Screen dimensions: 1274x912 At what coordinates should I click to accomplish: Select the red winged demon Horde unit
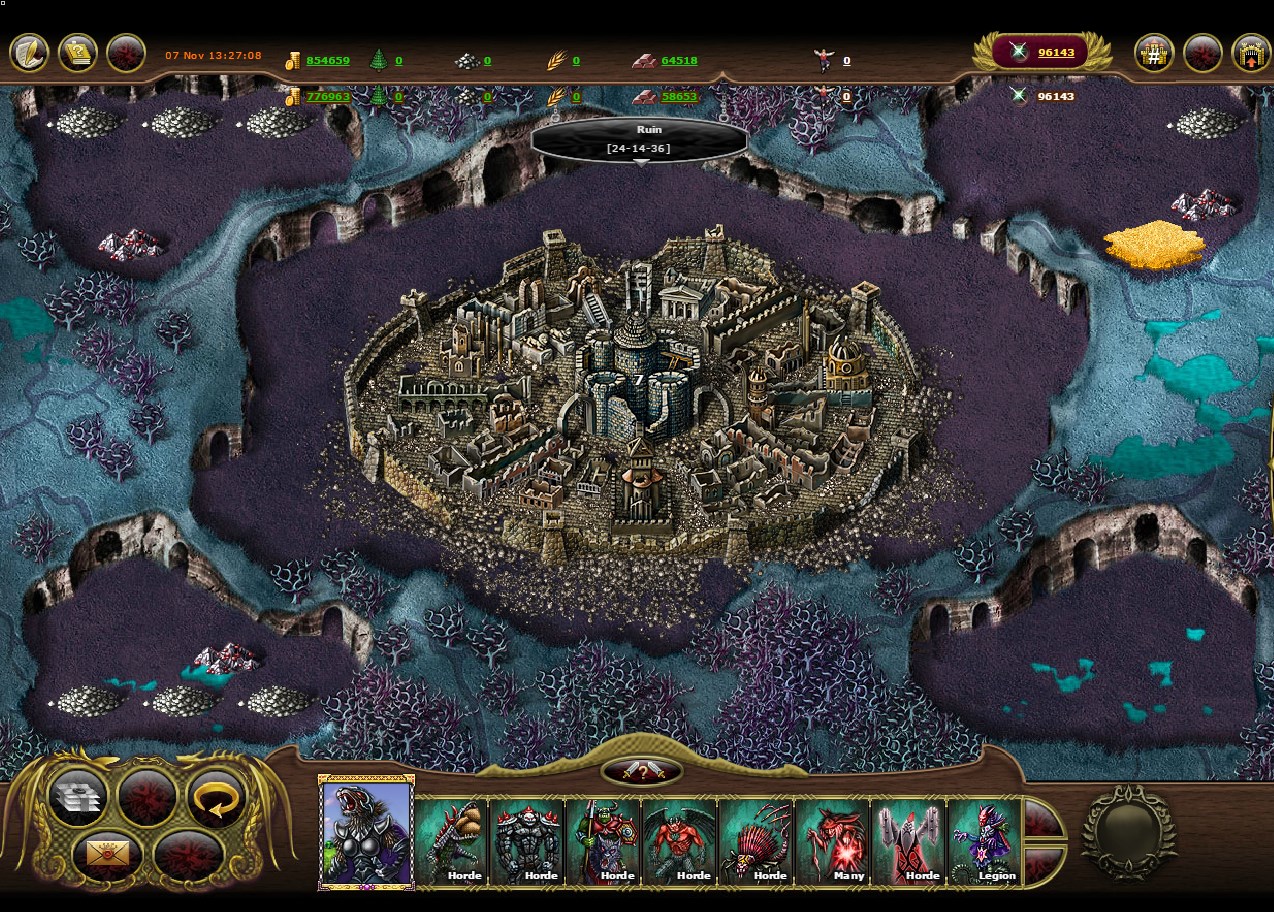679,841
